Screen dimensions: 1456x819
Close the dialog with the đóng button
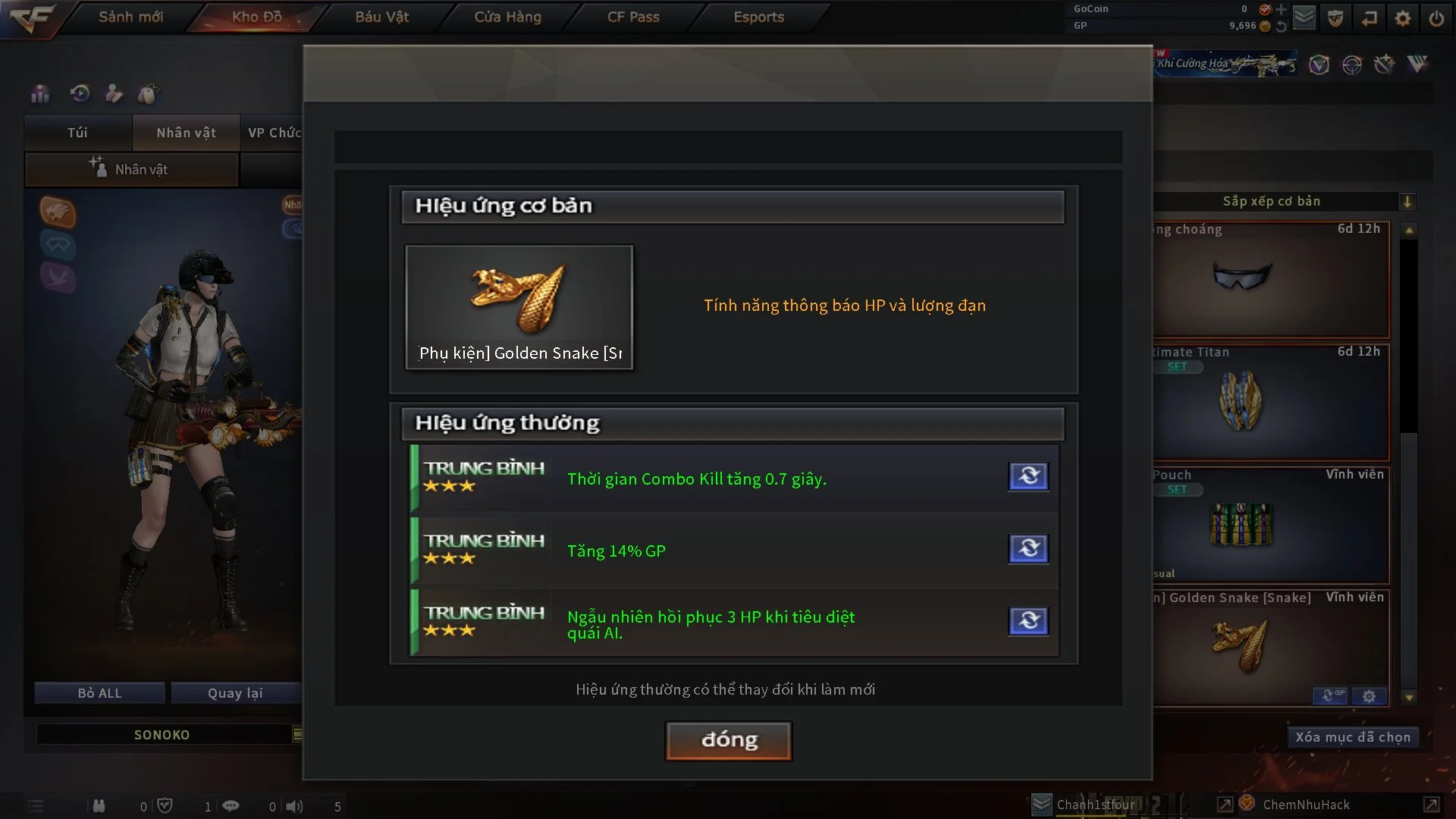click(x=729, y=740)
